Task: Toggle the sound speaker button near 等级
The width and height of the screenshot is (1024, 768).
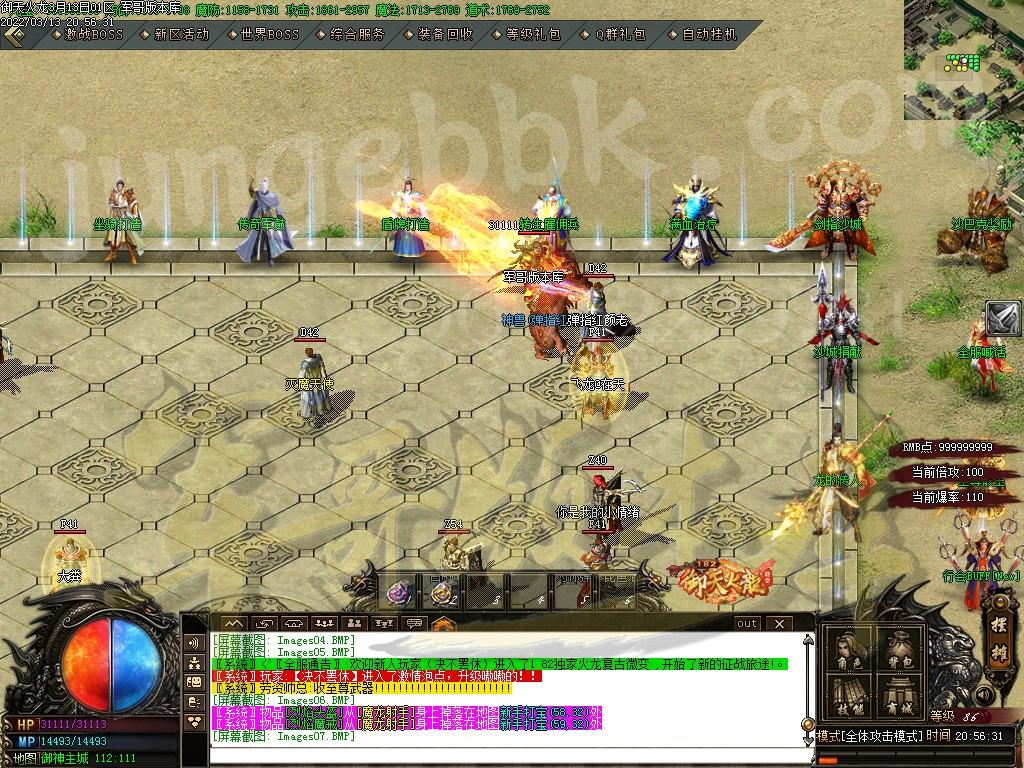Action: (x=986, y=695)
